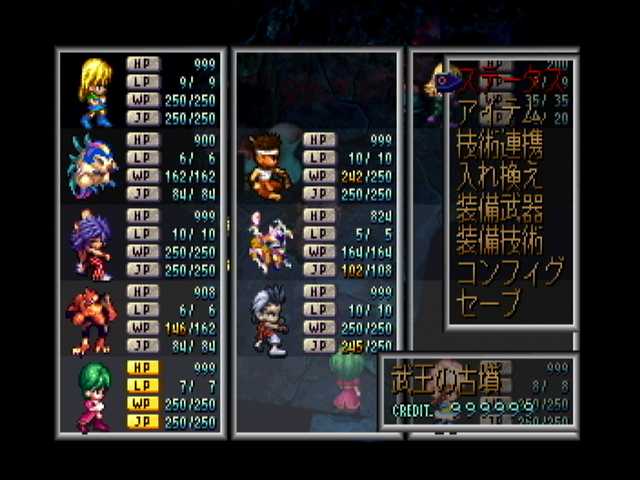Select the blonde-haired girl party member
Screen dimensions: 640x480
click(x=94, y=91)
